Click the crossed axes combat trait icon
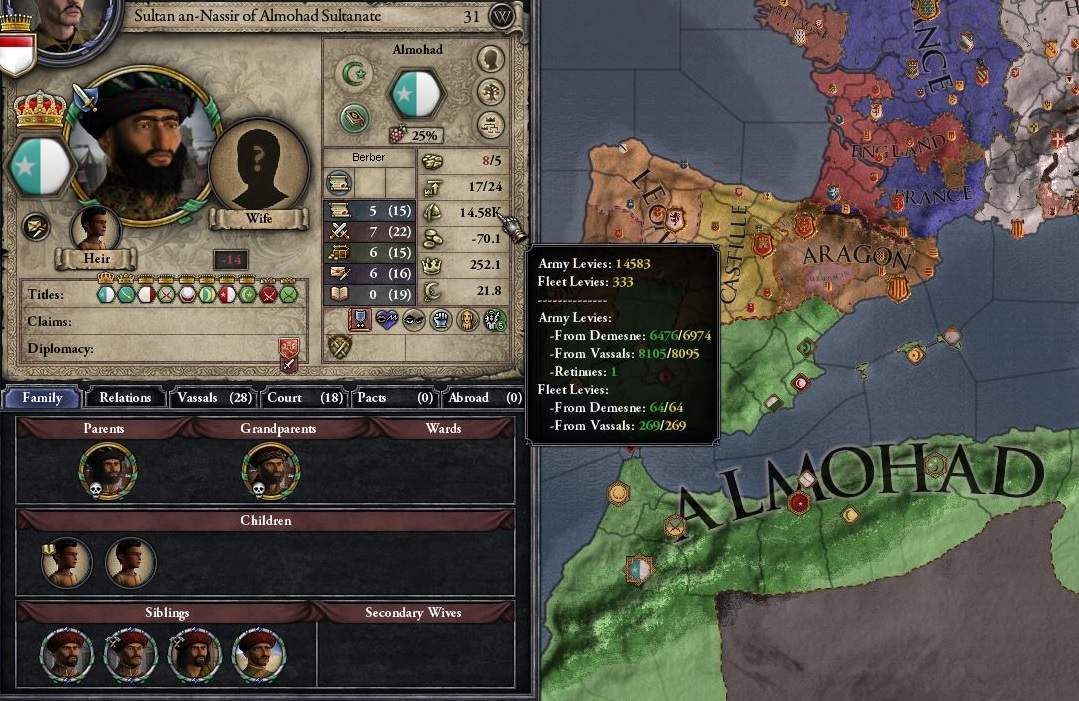 point(340,346)
